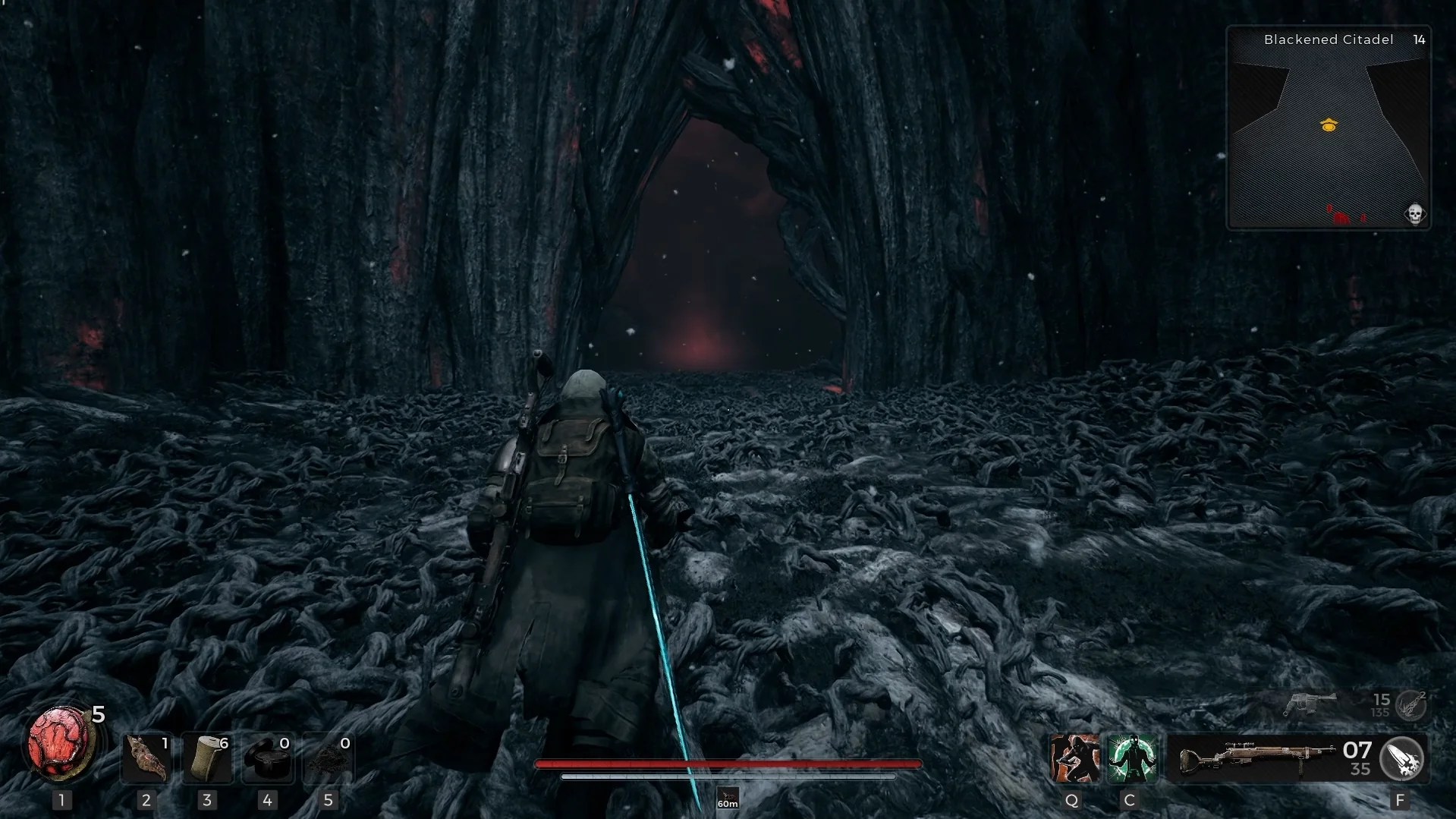Open the Blackened Citadel minimap header
Image resolution: width=1456 pixels, height=819 pixels.
[x=1328, y=39]
